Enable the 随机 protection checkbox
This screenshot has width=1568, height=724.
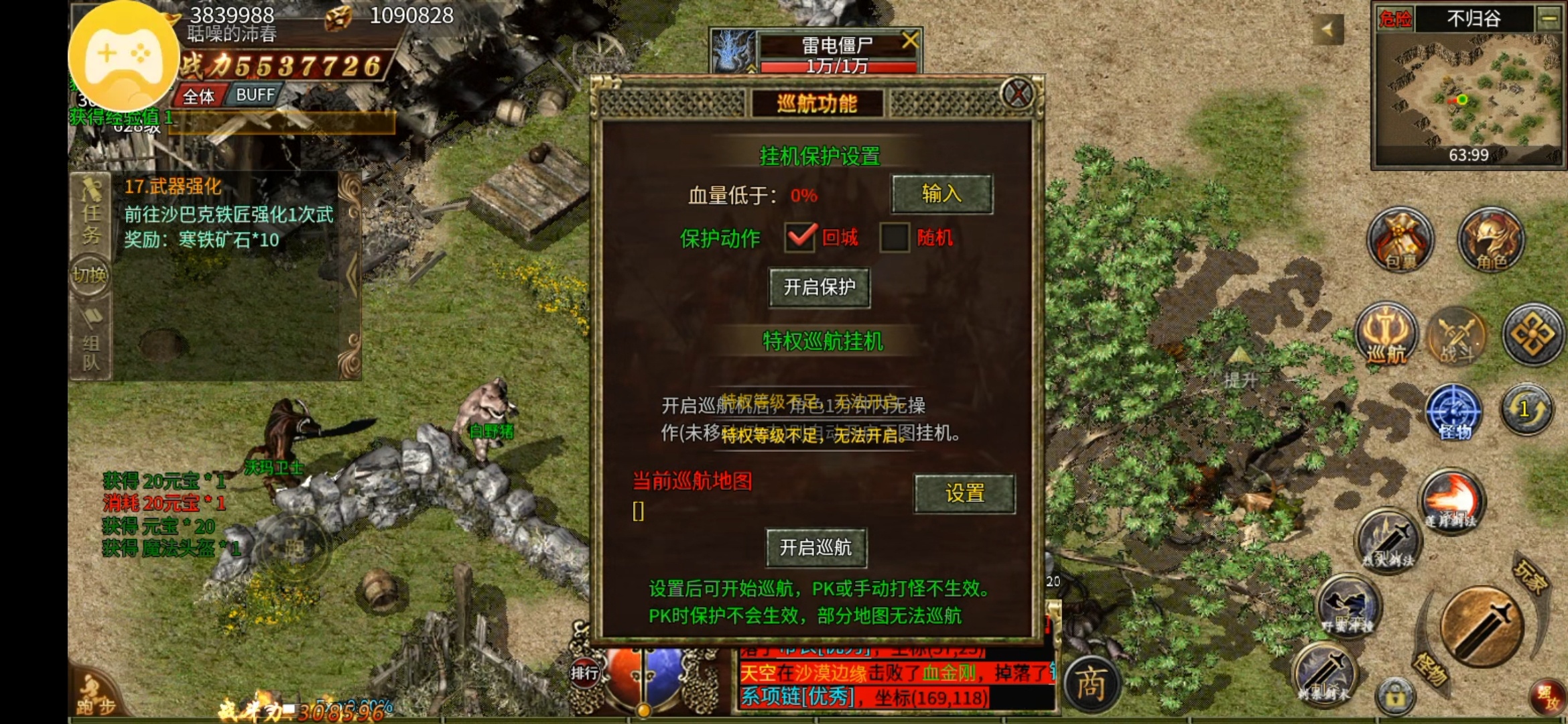pos(895,237)
